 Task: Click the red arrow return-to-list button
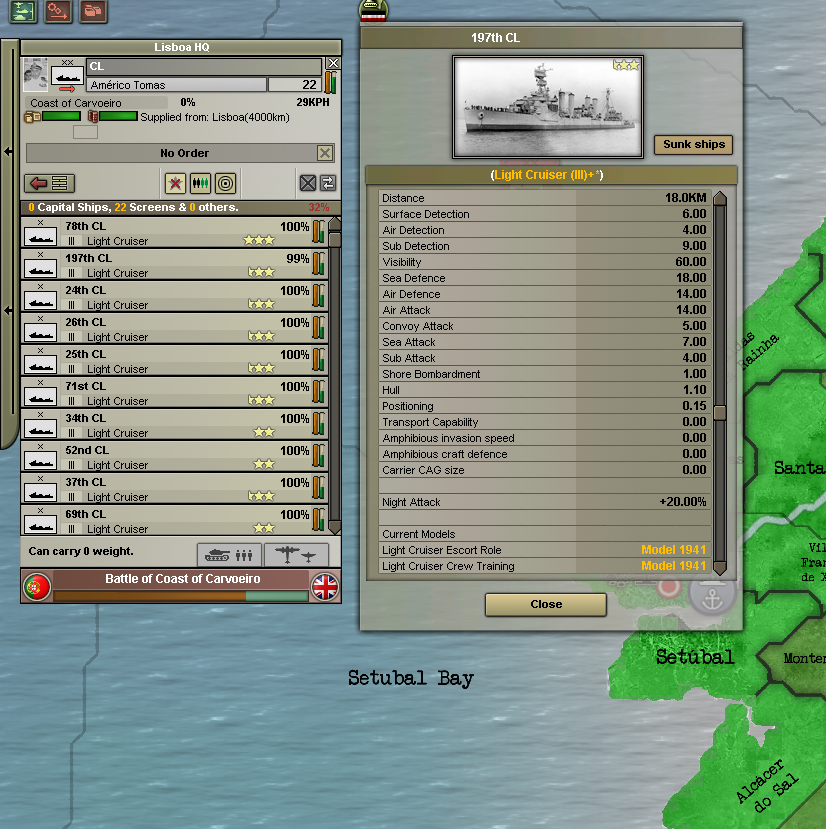tap(49, 183)
